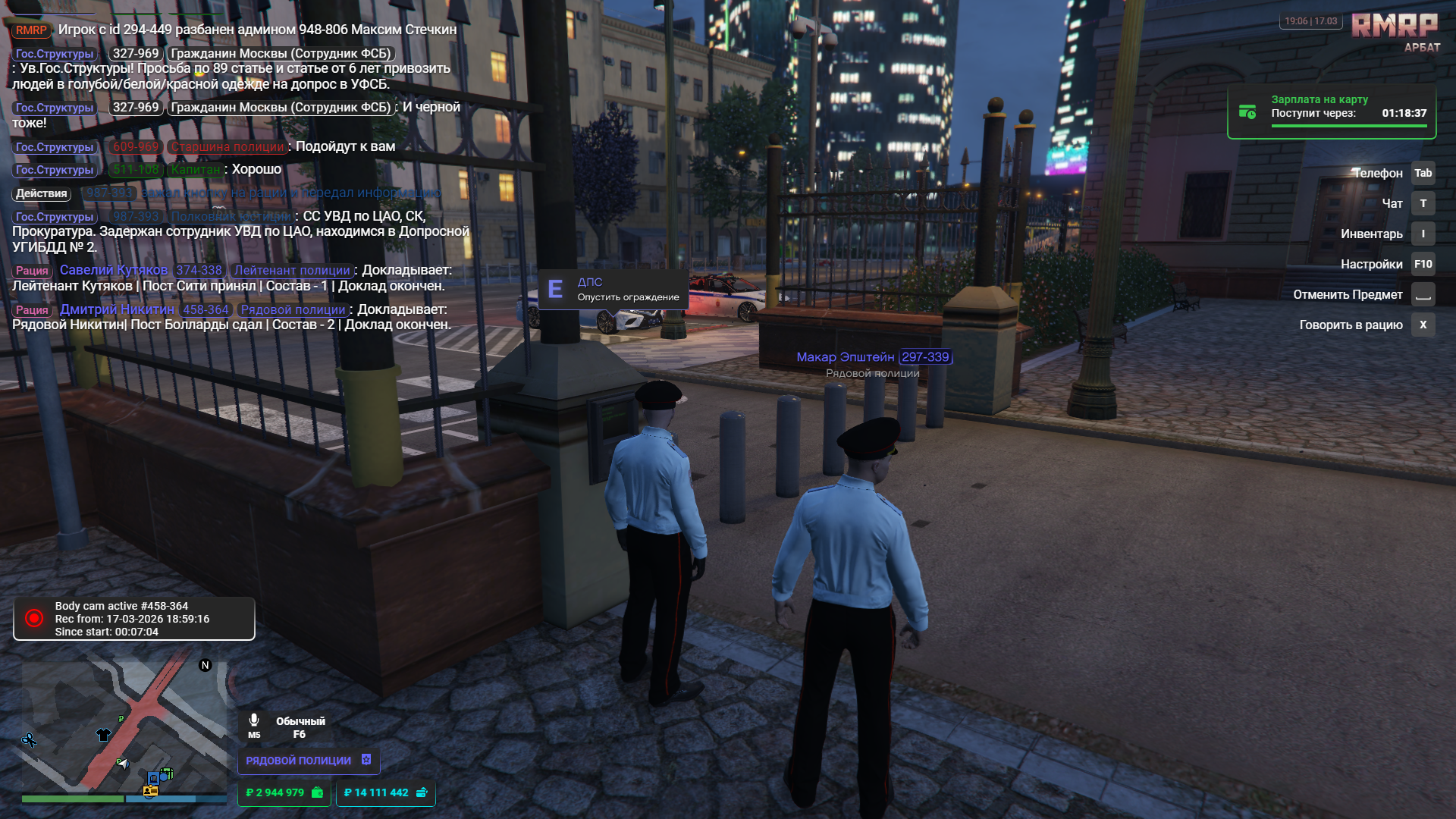1456x819 pixels.
Task: Select the t-shirt clothing store marker on minimap
Action: coord(103,734)
